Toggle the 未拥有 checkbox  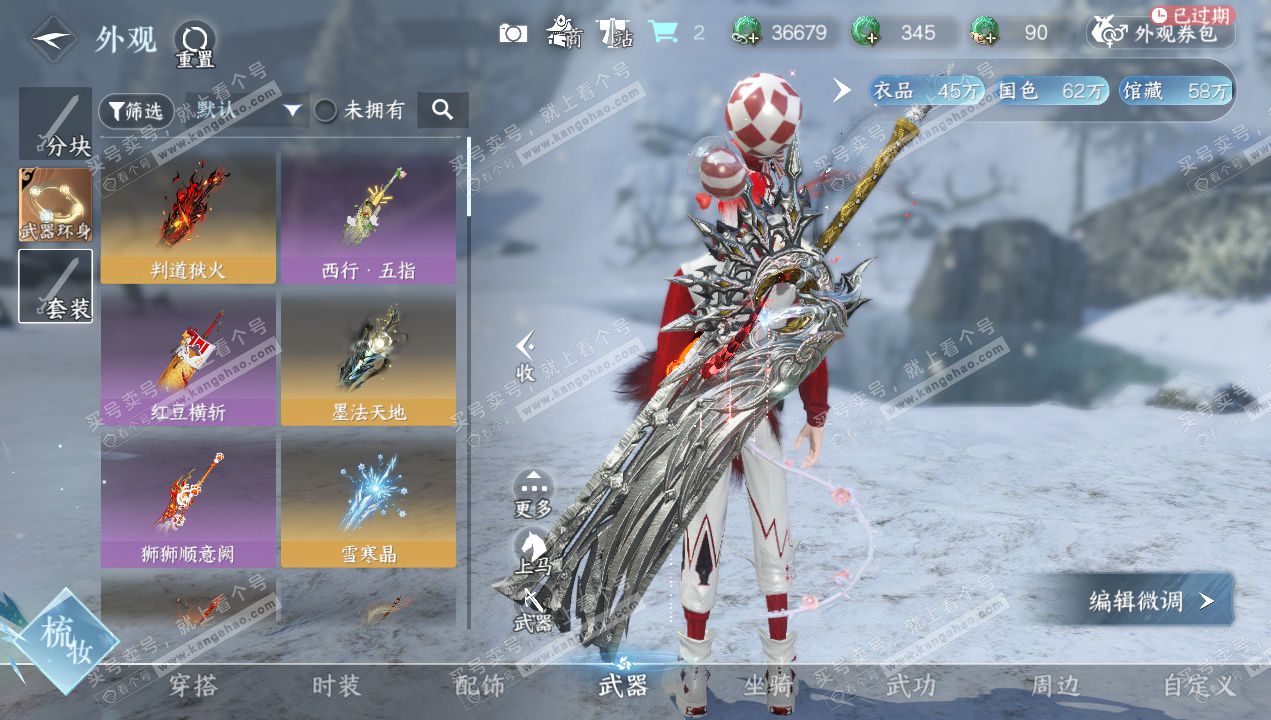(x=326, y=111)
